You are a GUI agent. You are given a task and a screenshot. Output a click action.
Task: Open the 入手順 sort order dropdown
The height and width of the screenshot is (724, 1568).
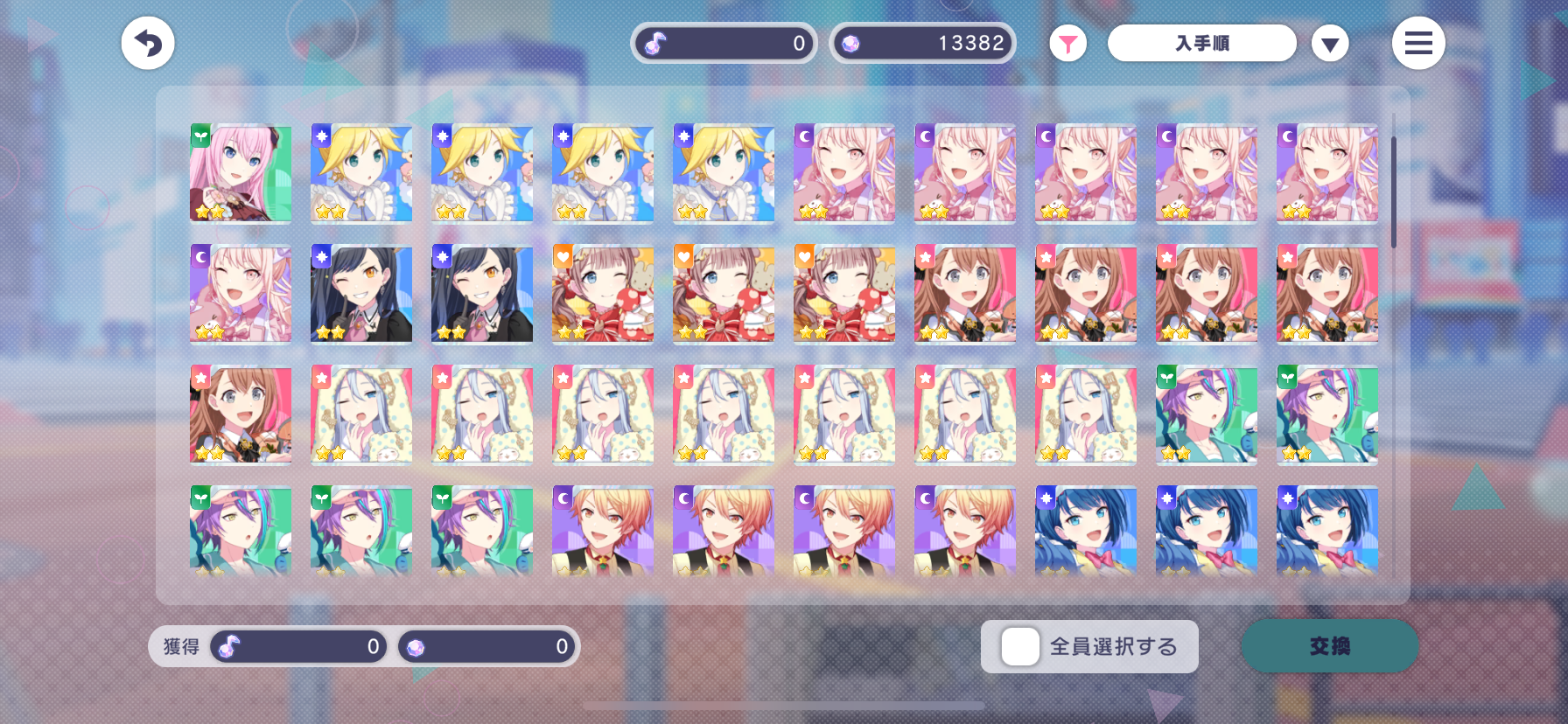click(x=1201, y=43)
